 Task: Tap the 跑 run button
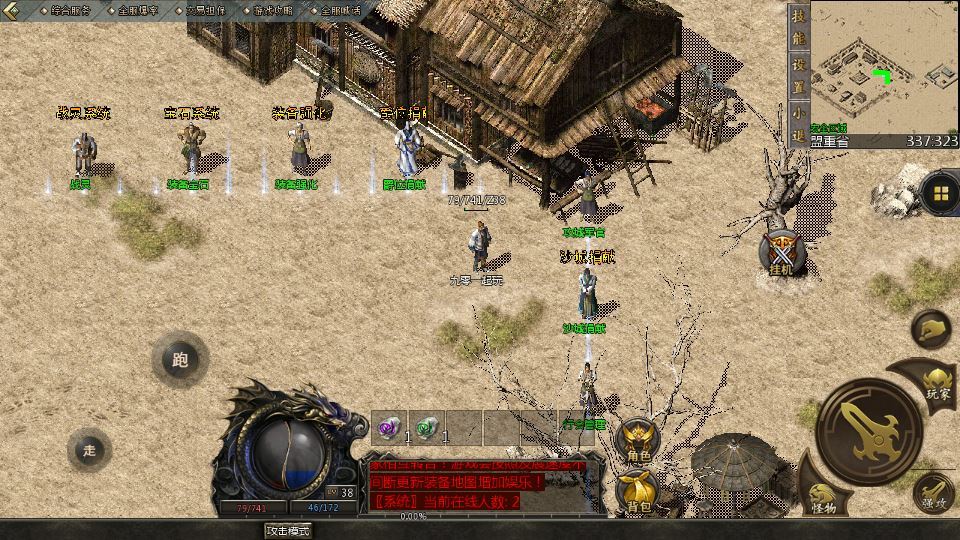pyautogui.click(x=180, y=360)
